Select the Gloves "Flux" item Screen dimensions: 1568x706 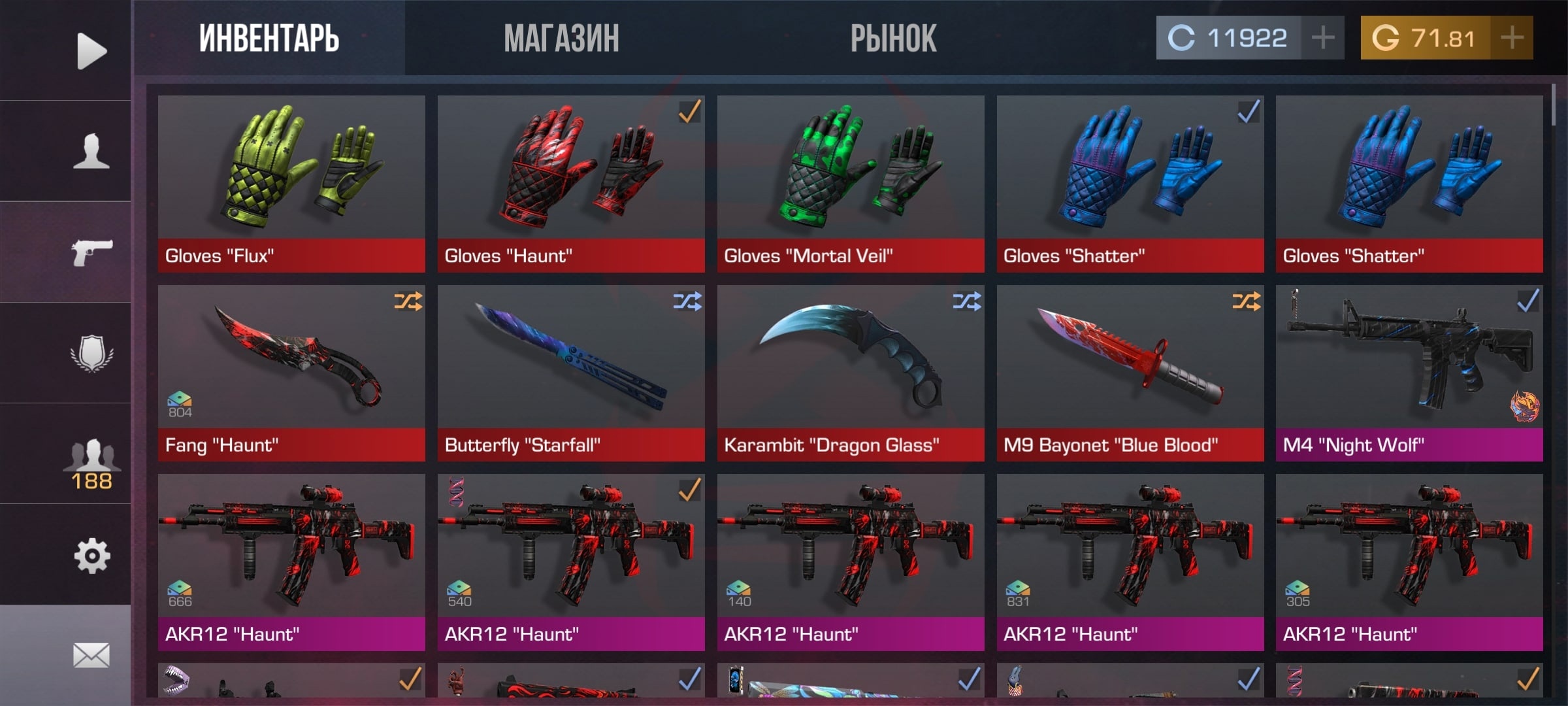[x=291, y=183]
